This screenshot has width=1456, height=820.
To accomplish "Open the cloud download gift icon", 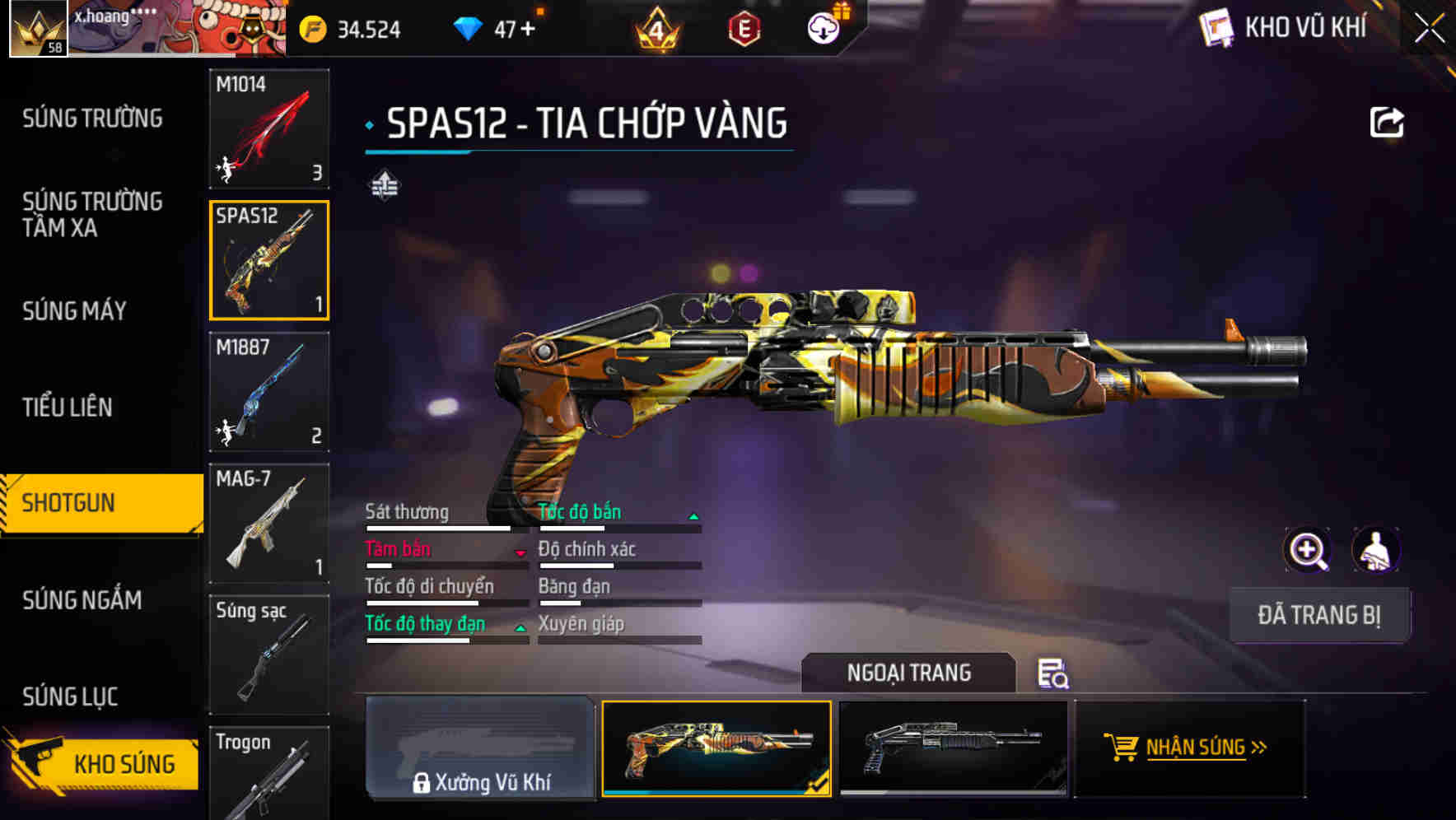I will [823, 27].
